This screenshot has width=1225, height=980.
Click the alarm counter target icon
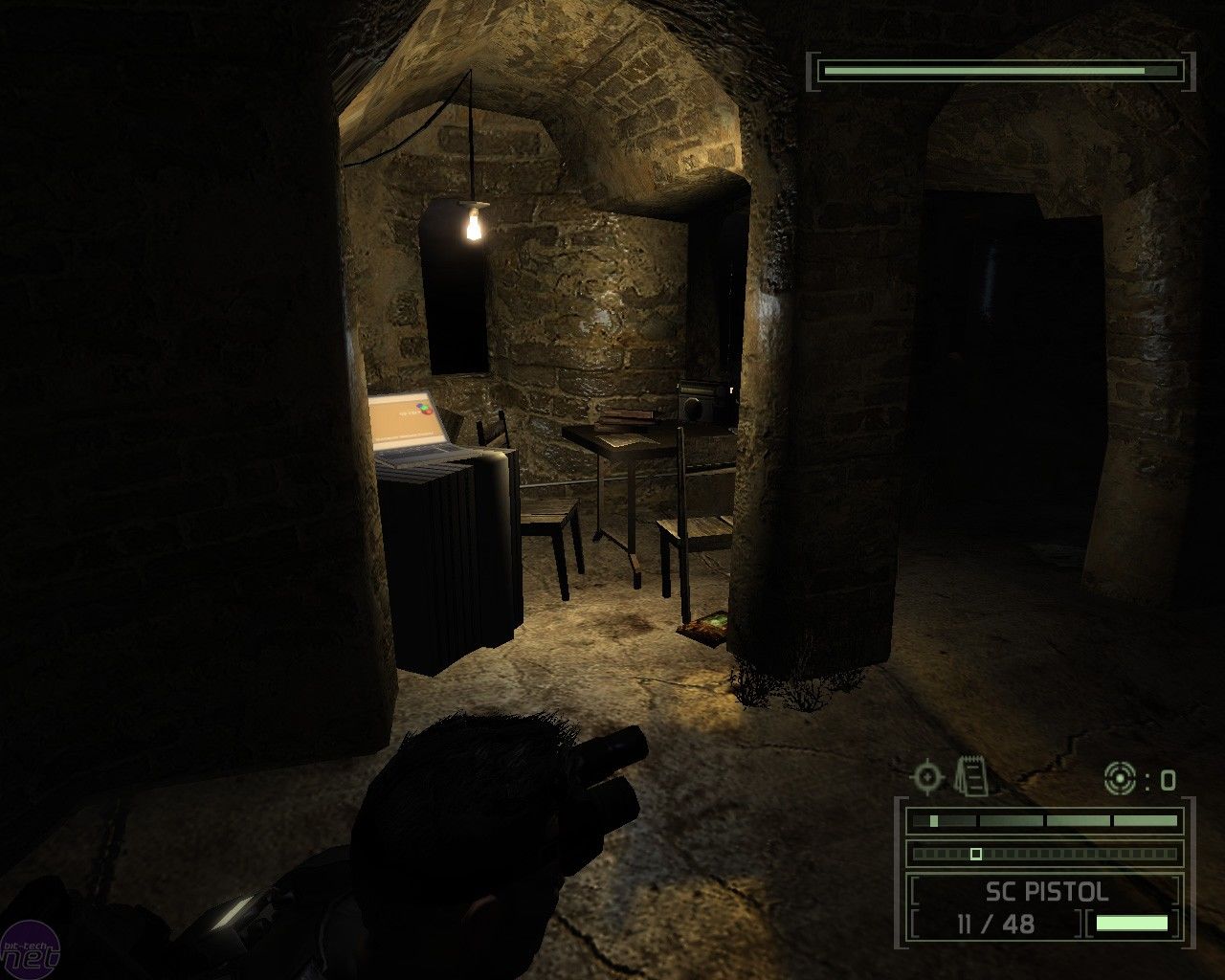(1120, 779)
